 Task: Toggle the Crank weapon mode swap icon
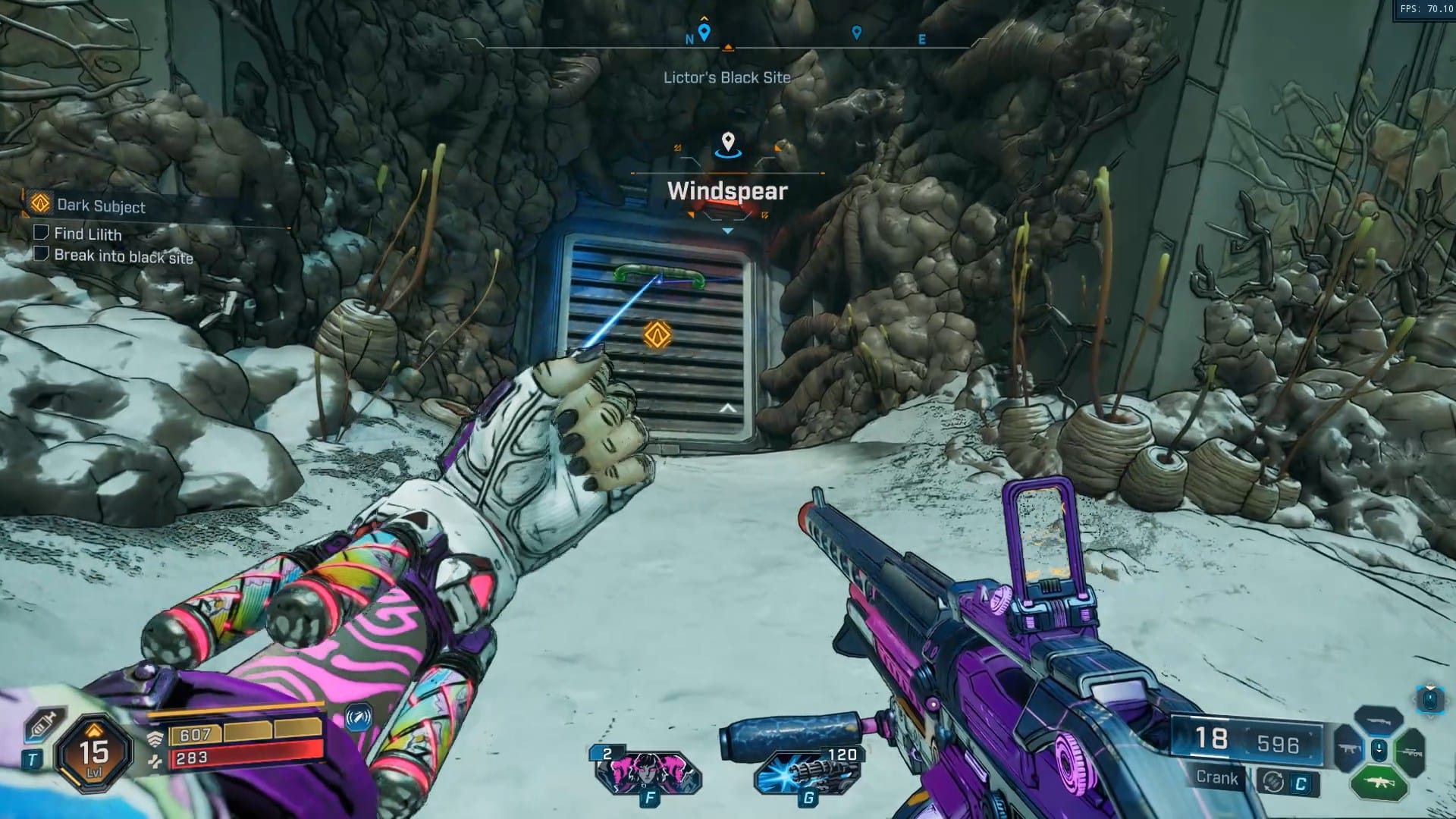tap(1274, 782)
